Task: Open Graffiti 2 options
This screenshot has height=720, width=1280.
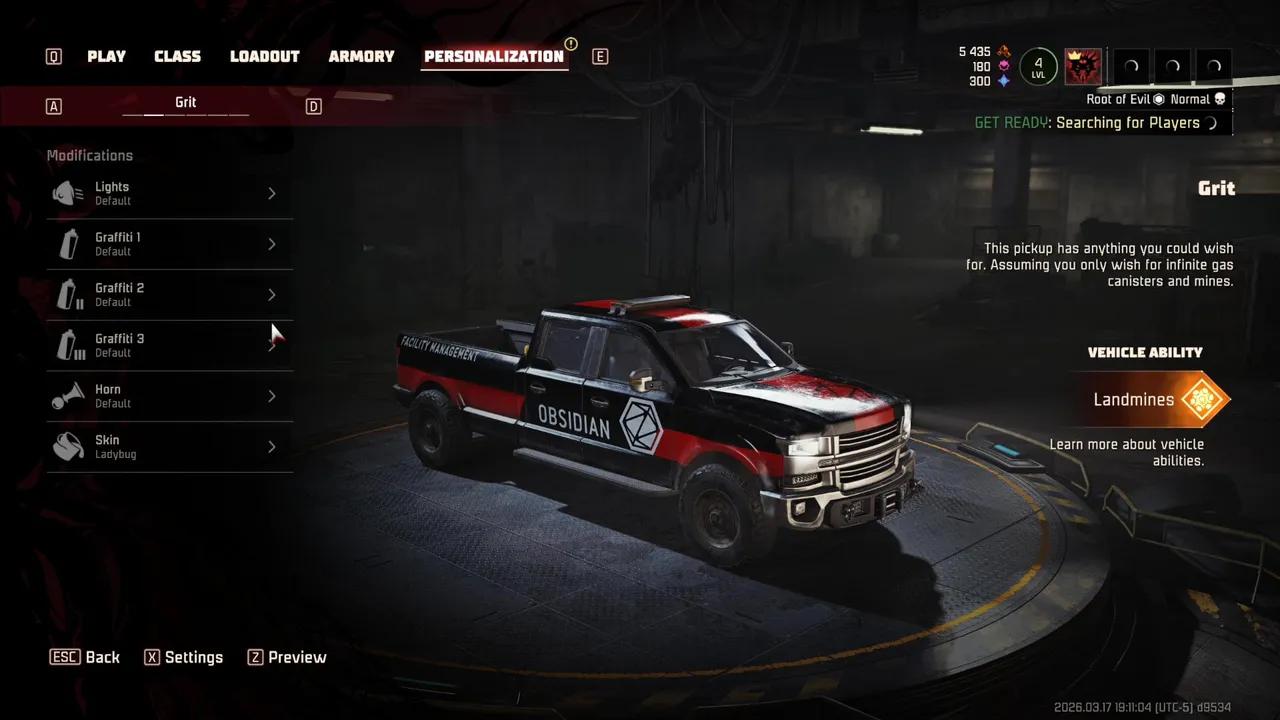Action: coord(169,295)
